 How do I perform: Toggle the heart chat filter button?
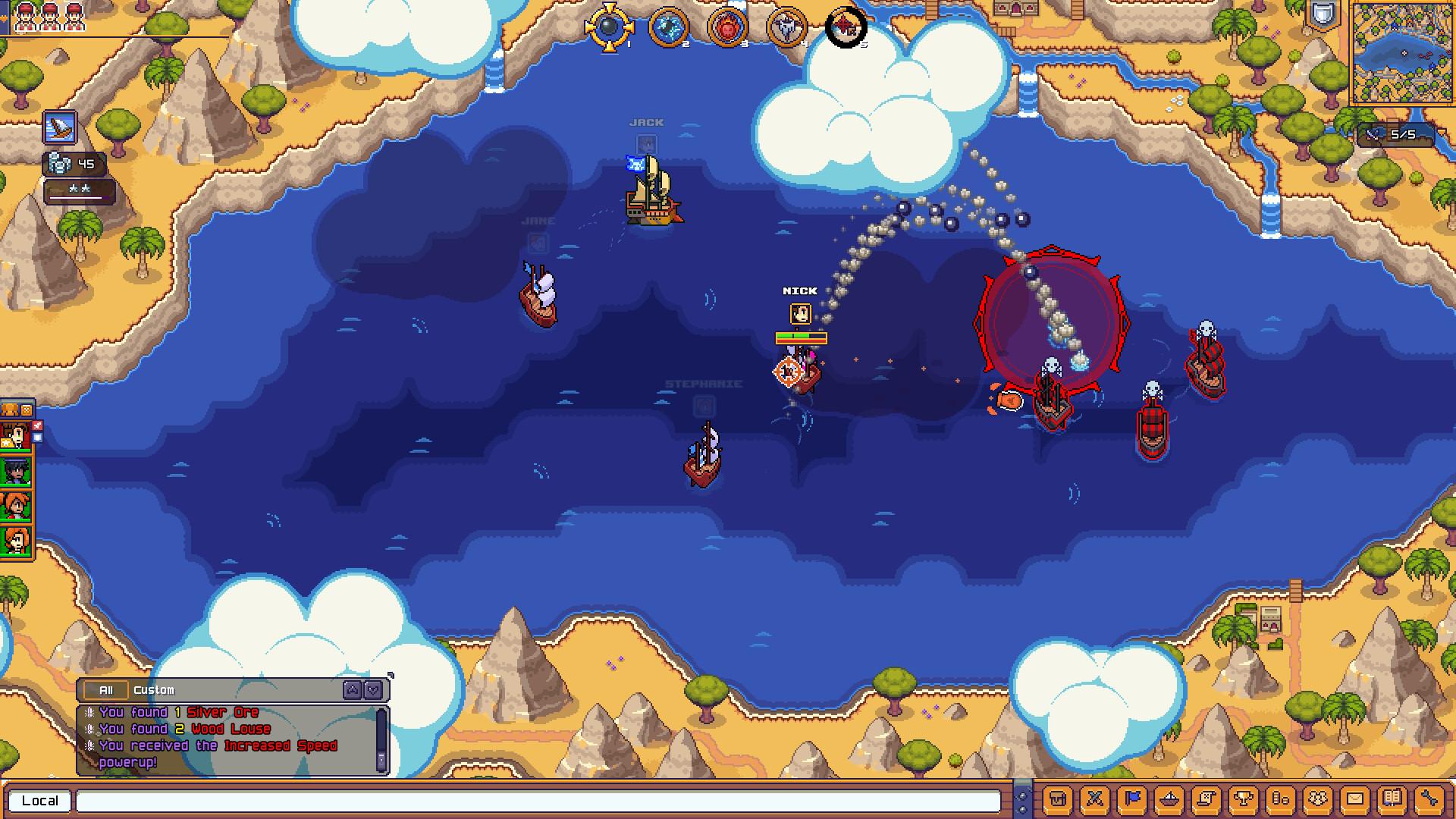(372, 690)
